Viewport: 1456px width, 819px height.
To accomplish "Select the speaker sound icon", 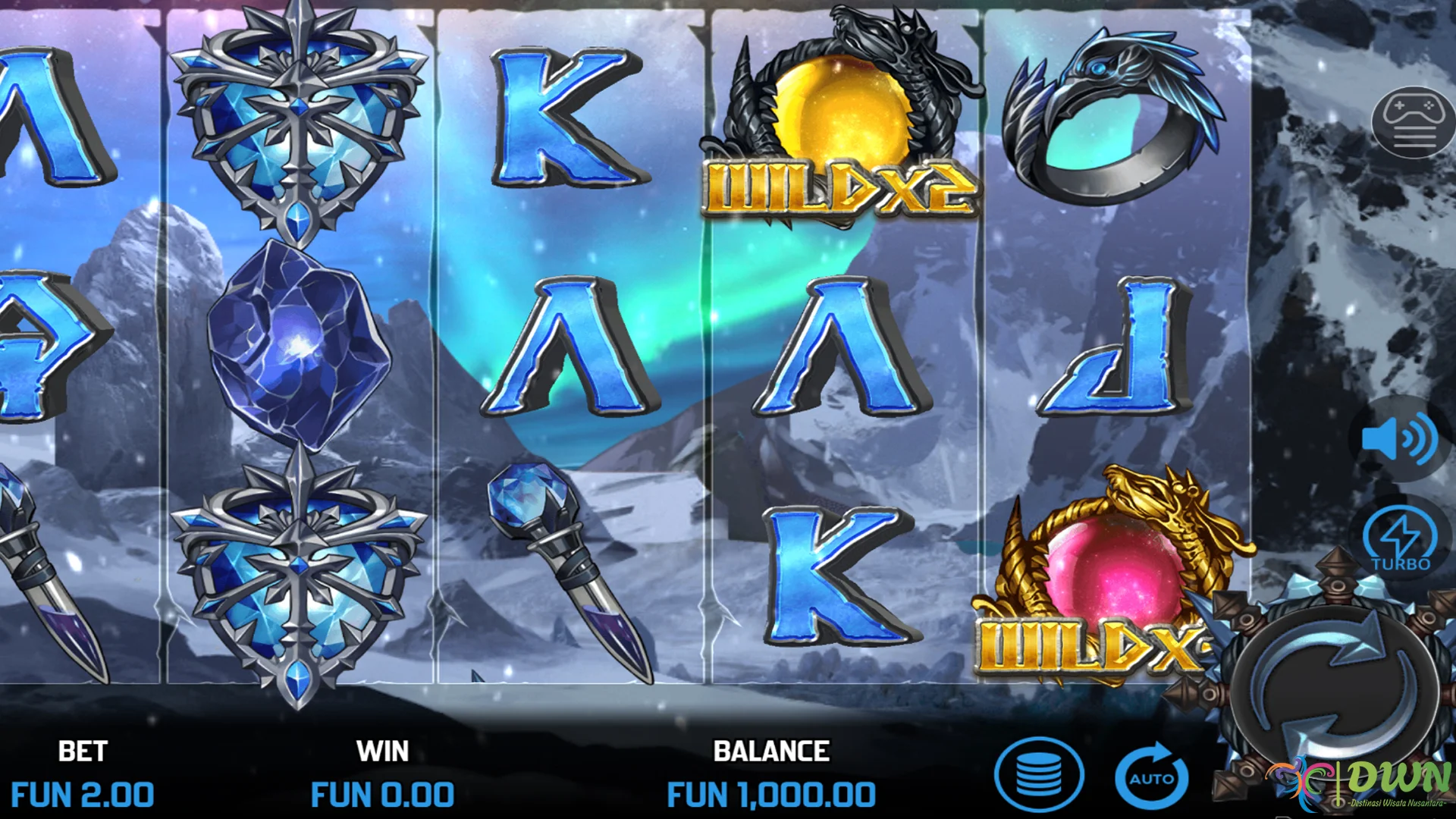I will coord(1401,438).
